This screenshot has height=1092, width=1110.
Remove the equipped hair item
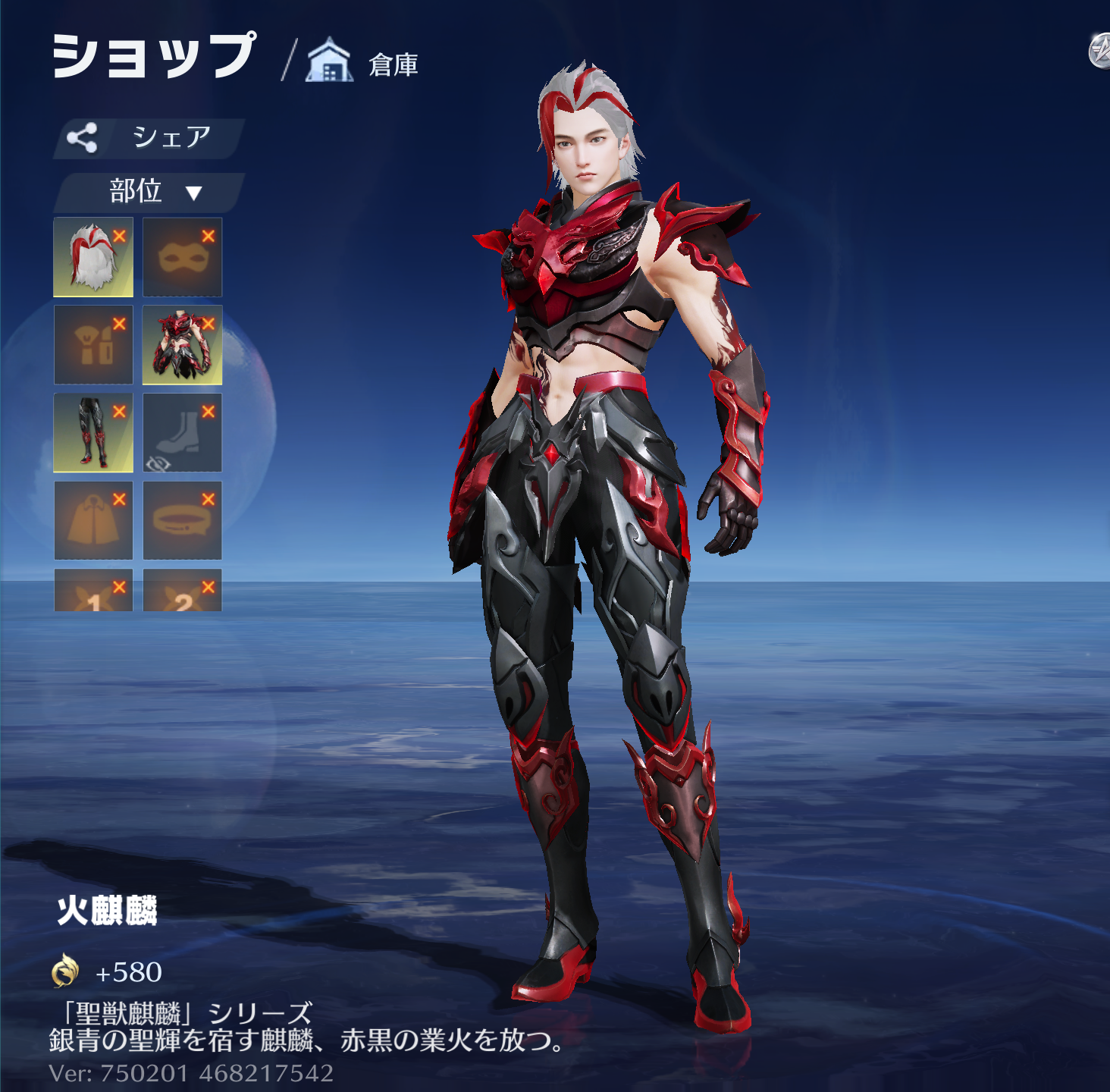(x=119, y=236)
